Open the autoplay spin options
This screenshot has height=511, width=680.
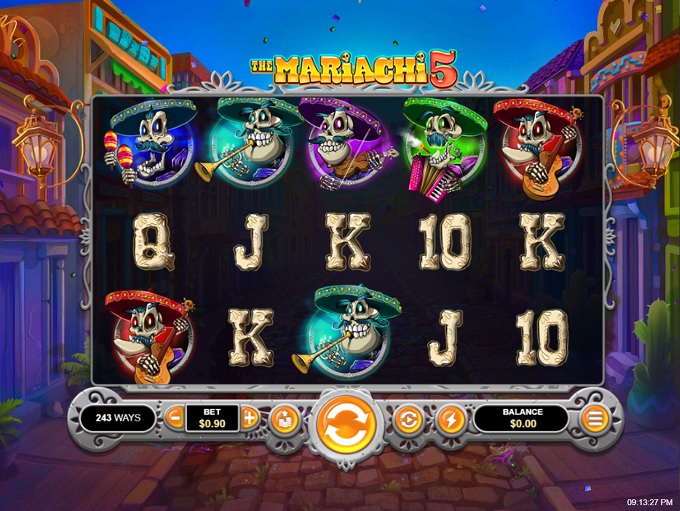pos(408,419)
